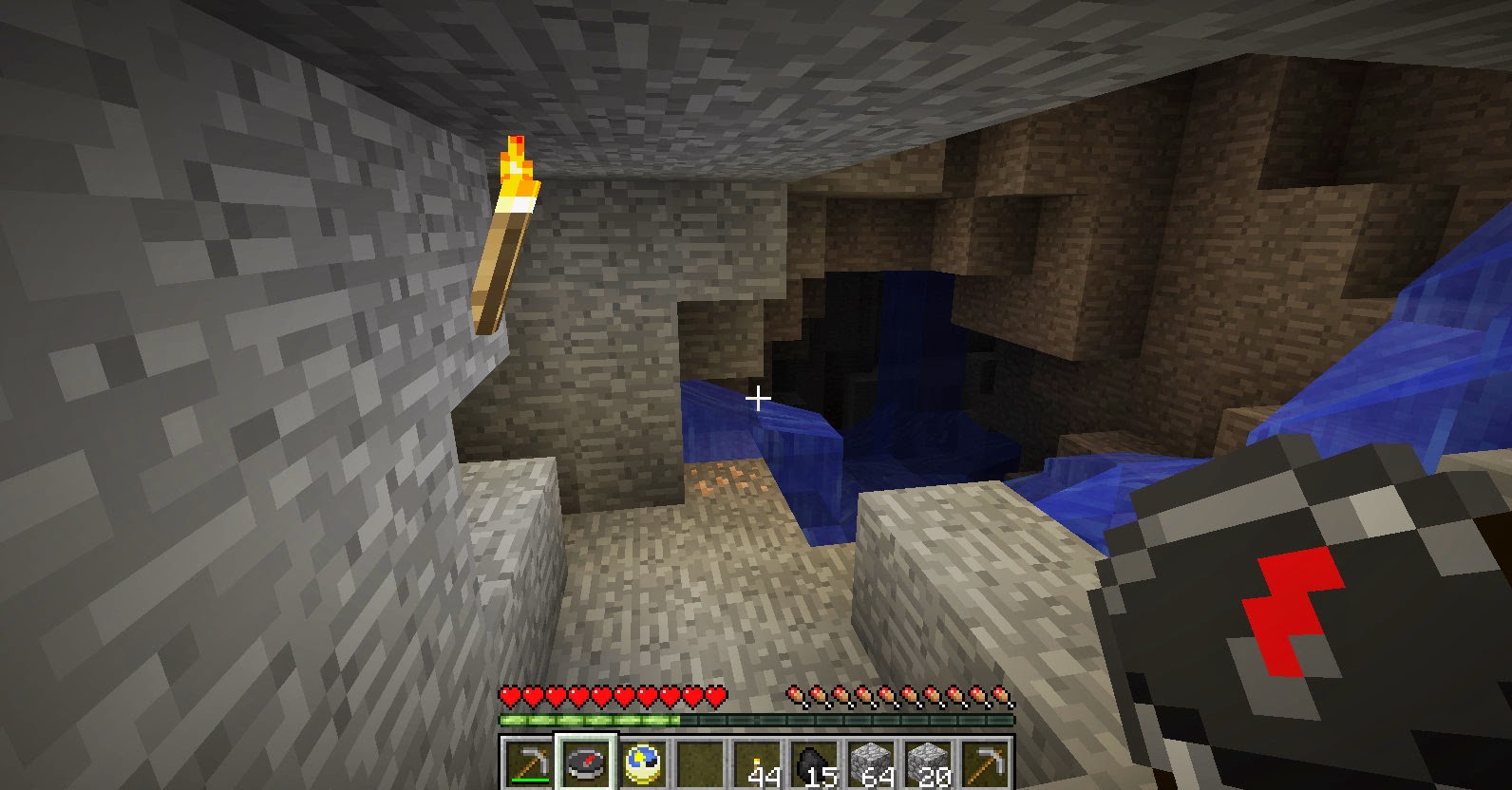Select the compass in the second hotbar slot
The width and height of the screenshot is (1512, 790).
point(584,762)
